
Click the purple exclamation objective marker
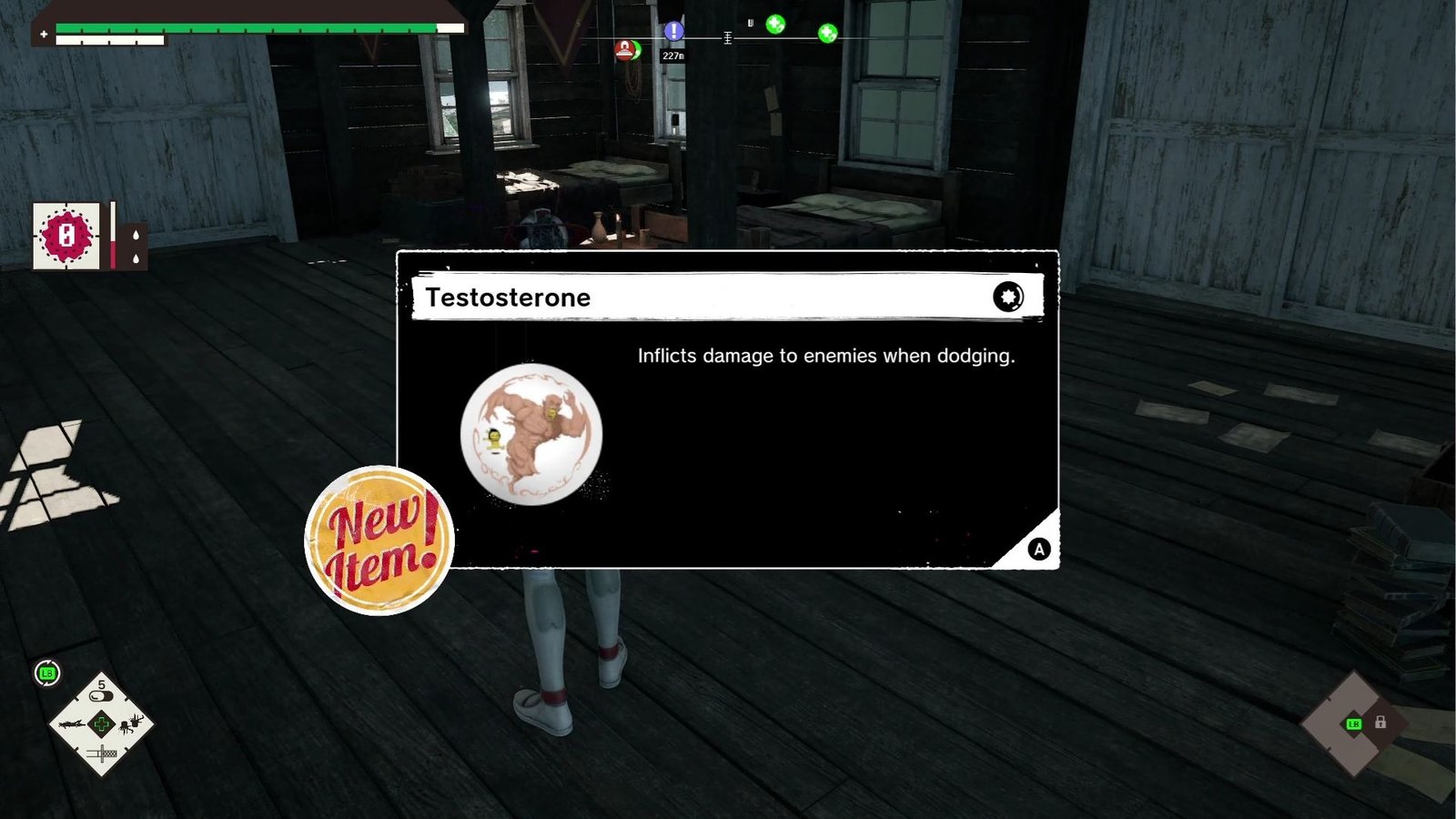[x=673, y=31]
